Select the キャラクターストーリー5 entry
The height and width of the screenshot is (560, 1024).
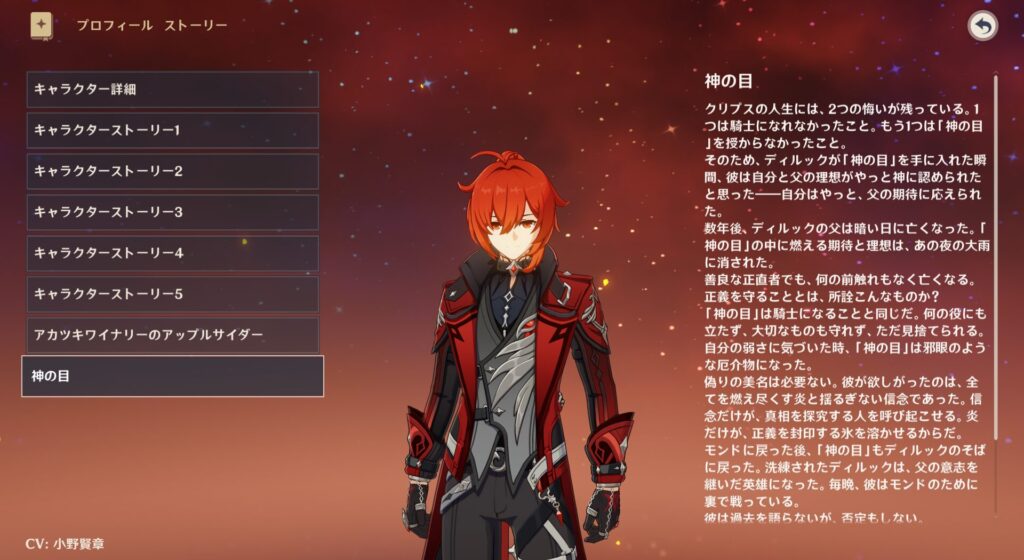pos(172,294)
